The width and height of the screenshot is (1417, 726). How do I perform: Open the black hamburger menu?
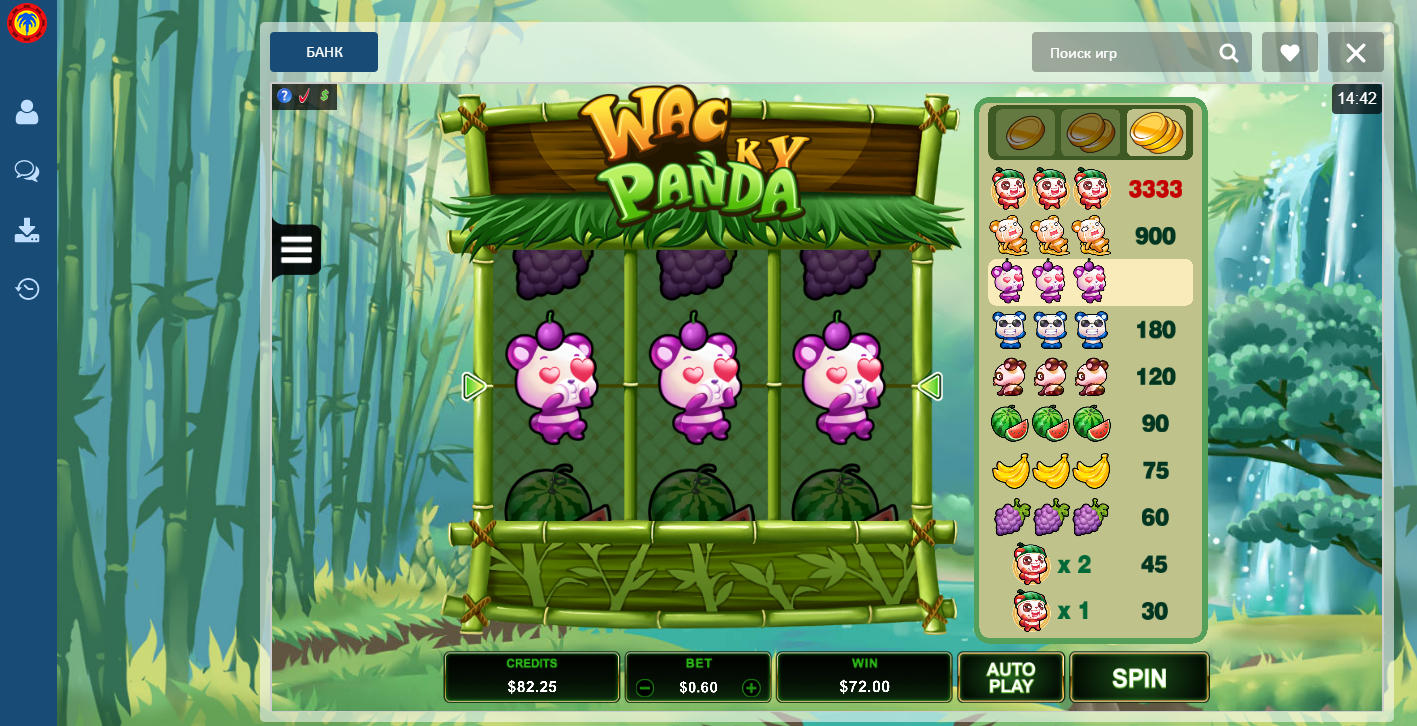pos(296,249)
